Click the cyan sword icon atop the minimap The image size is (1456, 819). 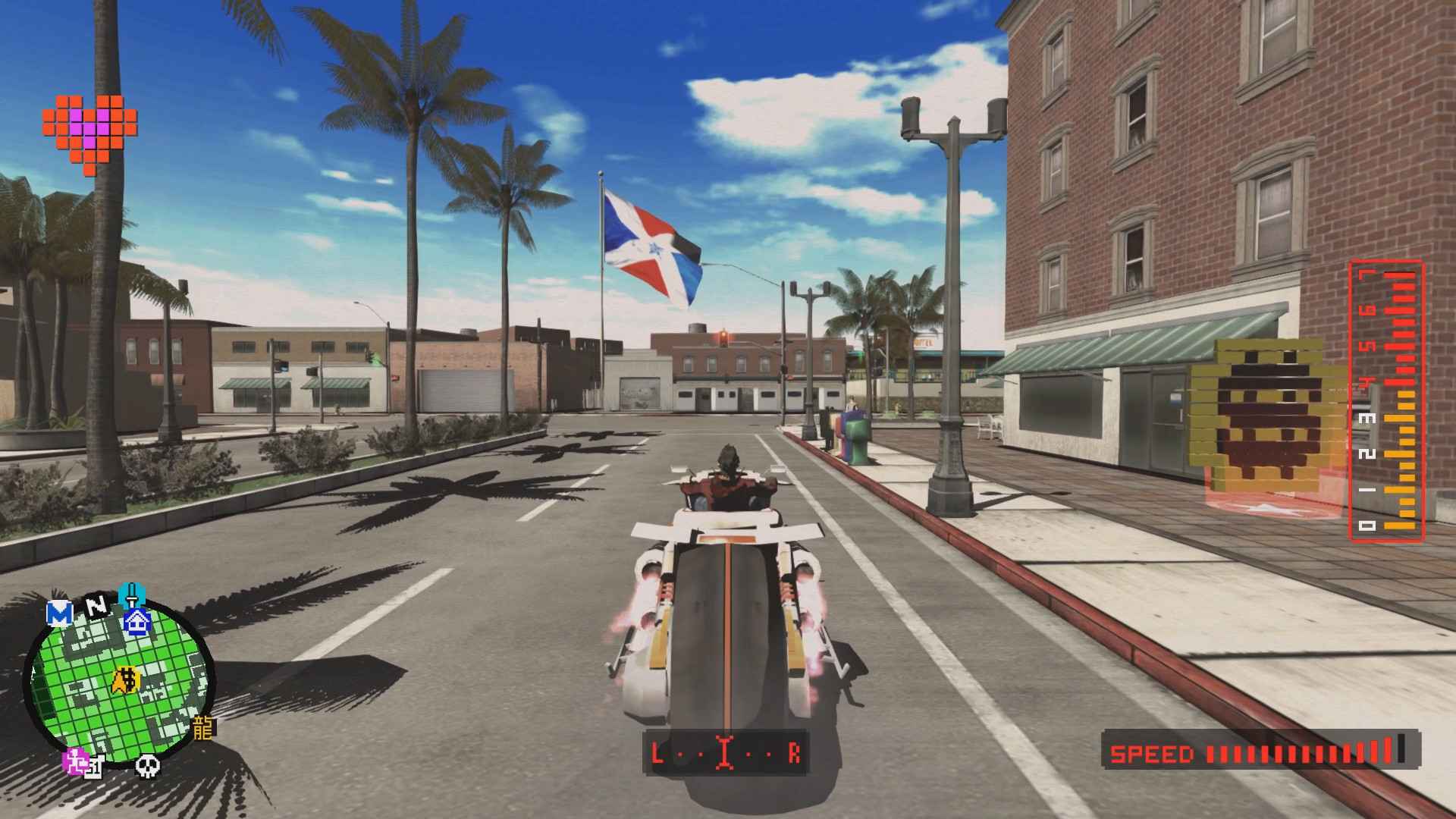131,594
